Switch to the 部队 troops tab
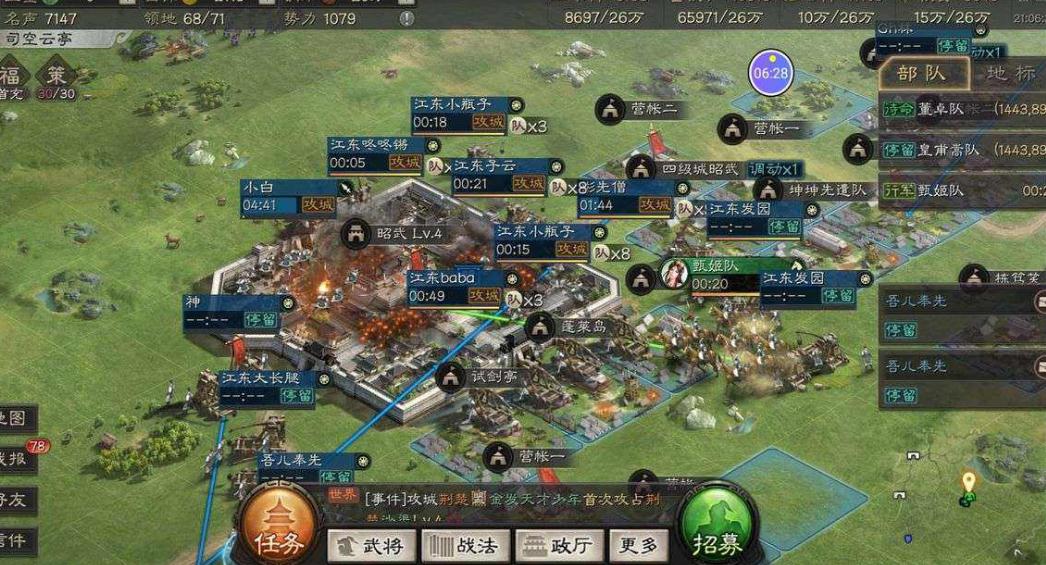 tap(922, 74)
